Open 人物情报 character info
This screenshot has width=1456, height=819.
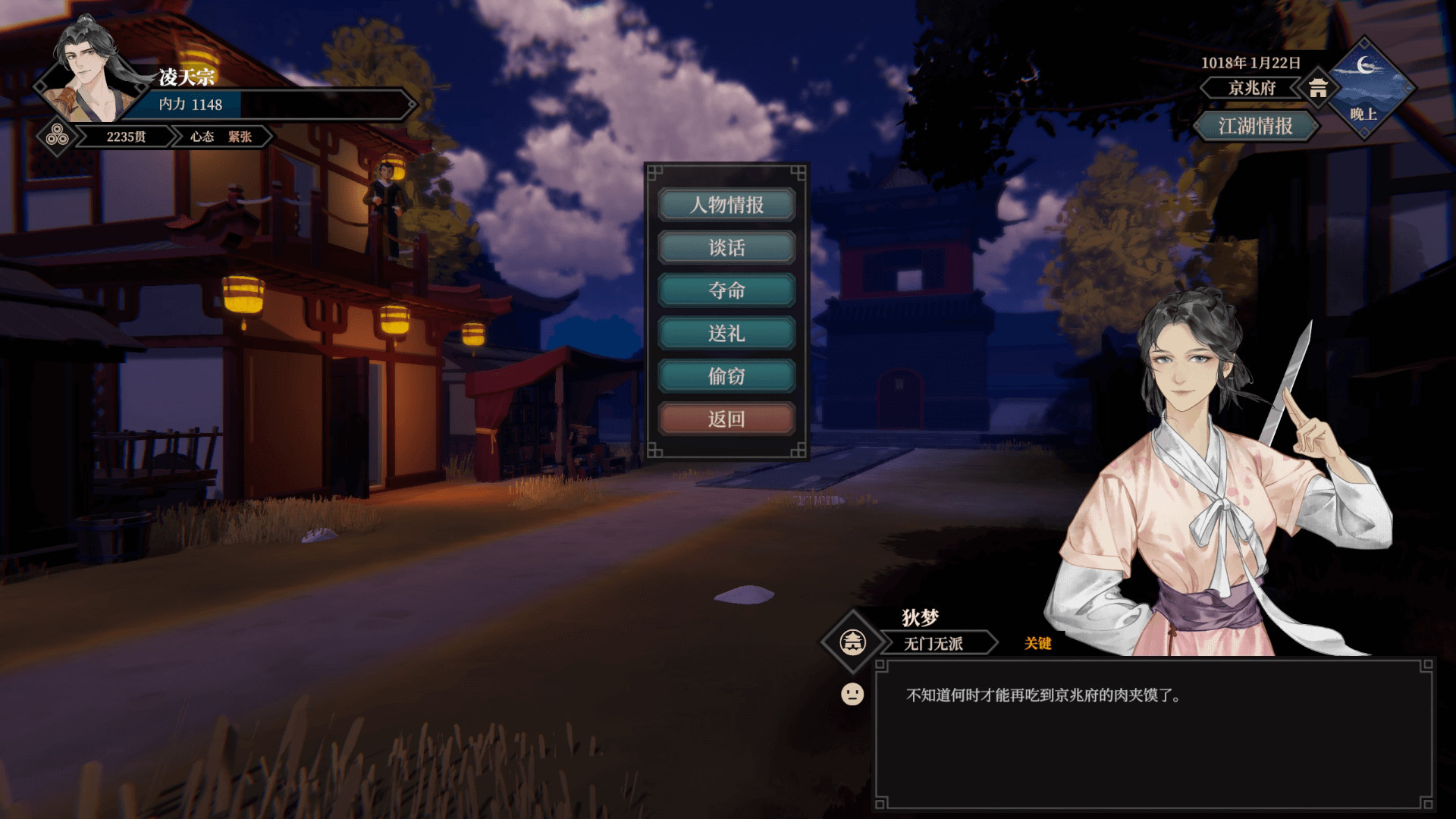tap(726, 205)
